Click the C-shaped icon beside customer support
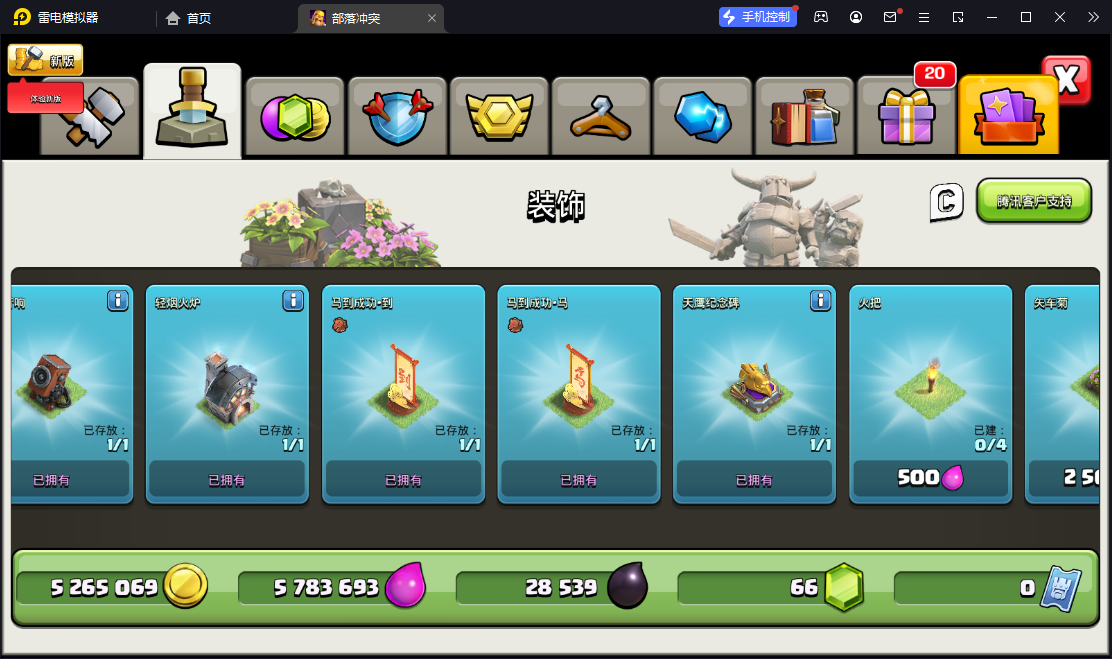The height and width of the screenshot is (659, 1112). (x=946, y=201)
